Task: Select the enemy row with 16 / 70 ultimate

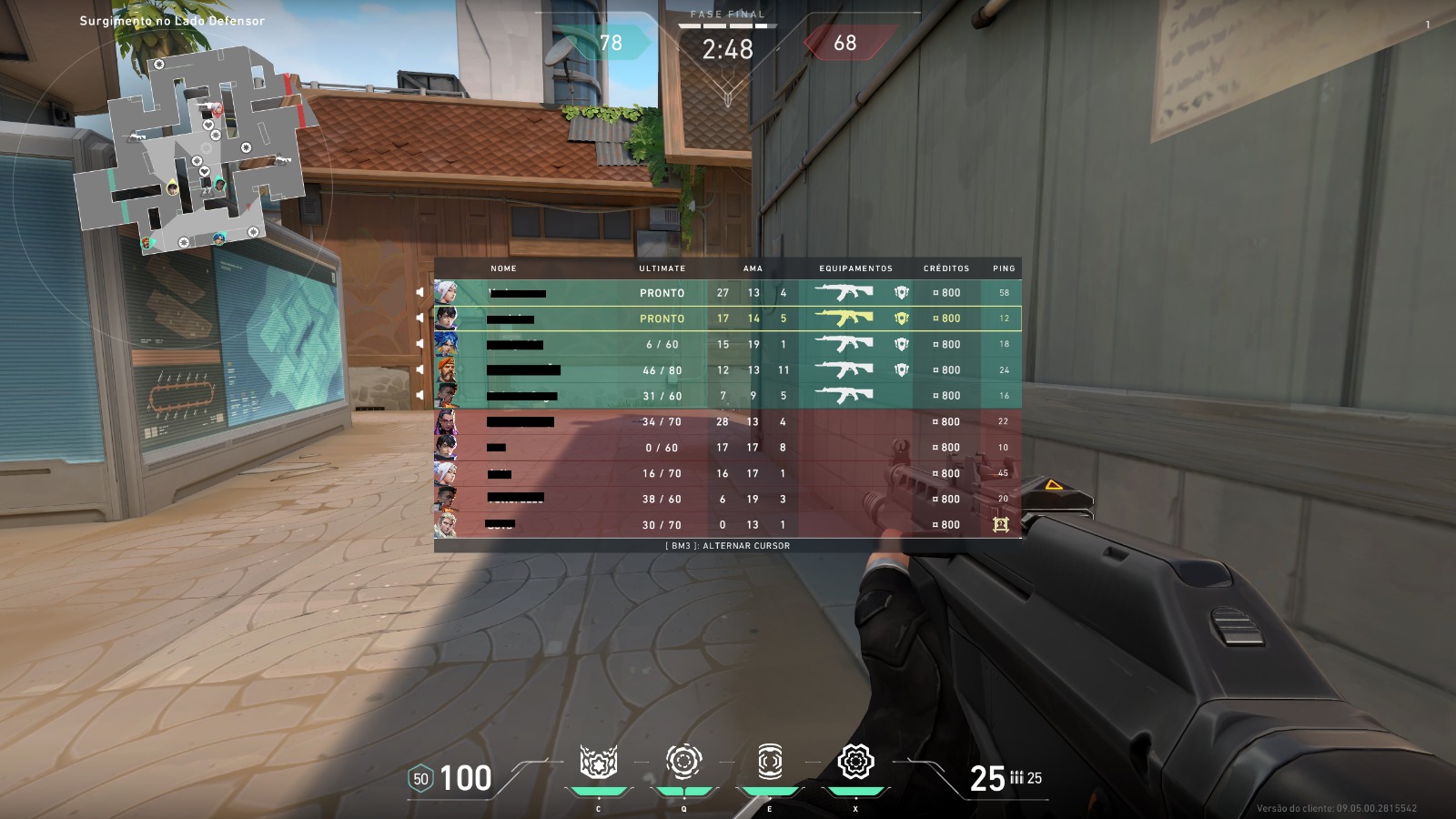Action: click(728, 473)
